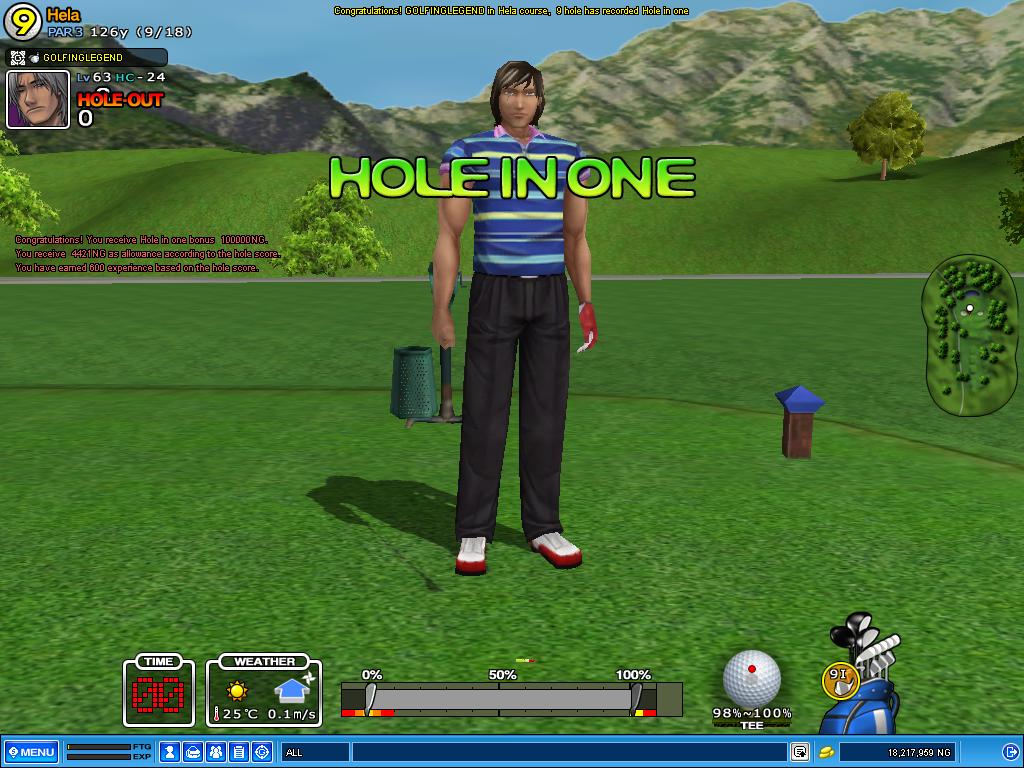
Task: Click the exit arrow icon
Action: click(x=1010, y=752)
